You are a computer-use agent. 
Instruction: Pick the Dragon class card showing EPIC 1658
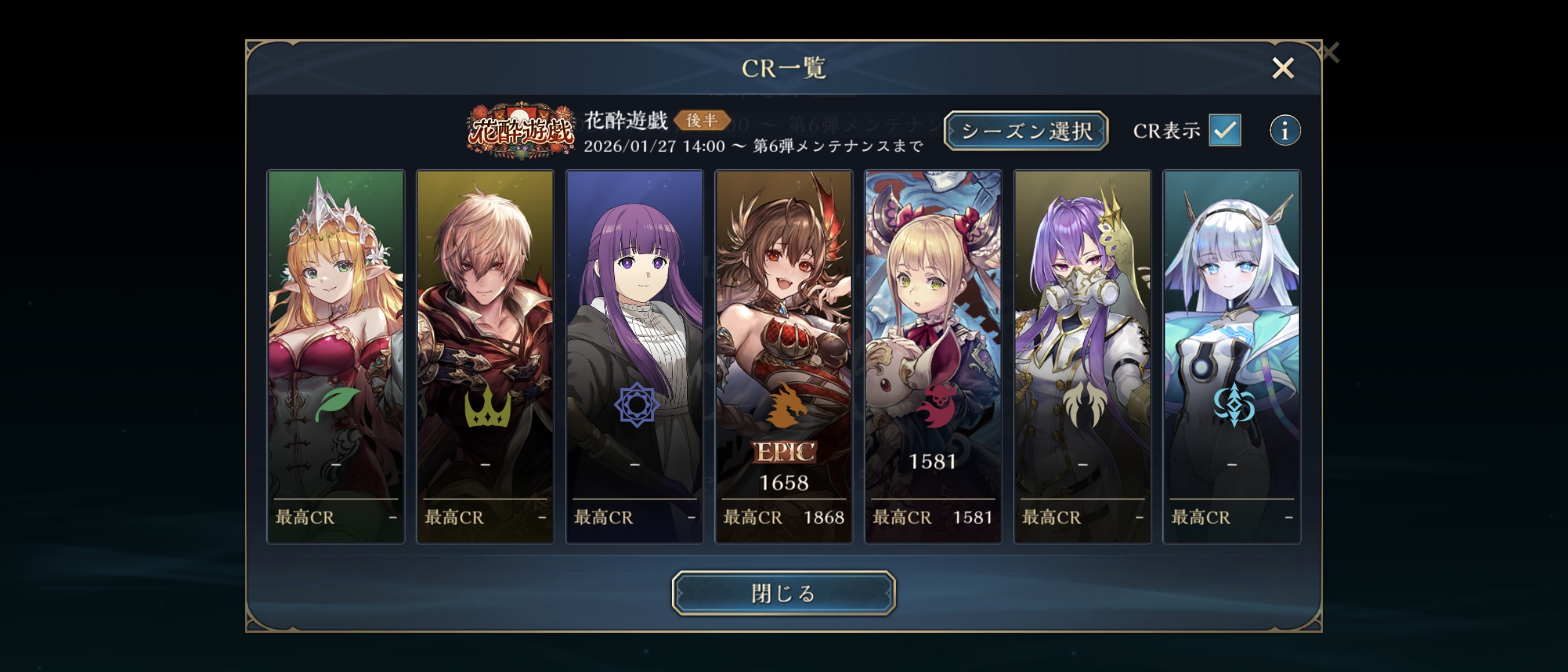pyautogui.click(x=784, y=357)
